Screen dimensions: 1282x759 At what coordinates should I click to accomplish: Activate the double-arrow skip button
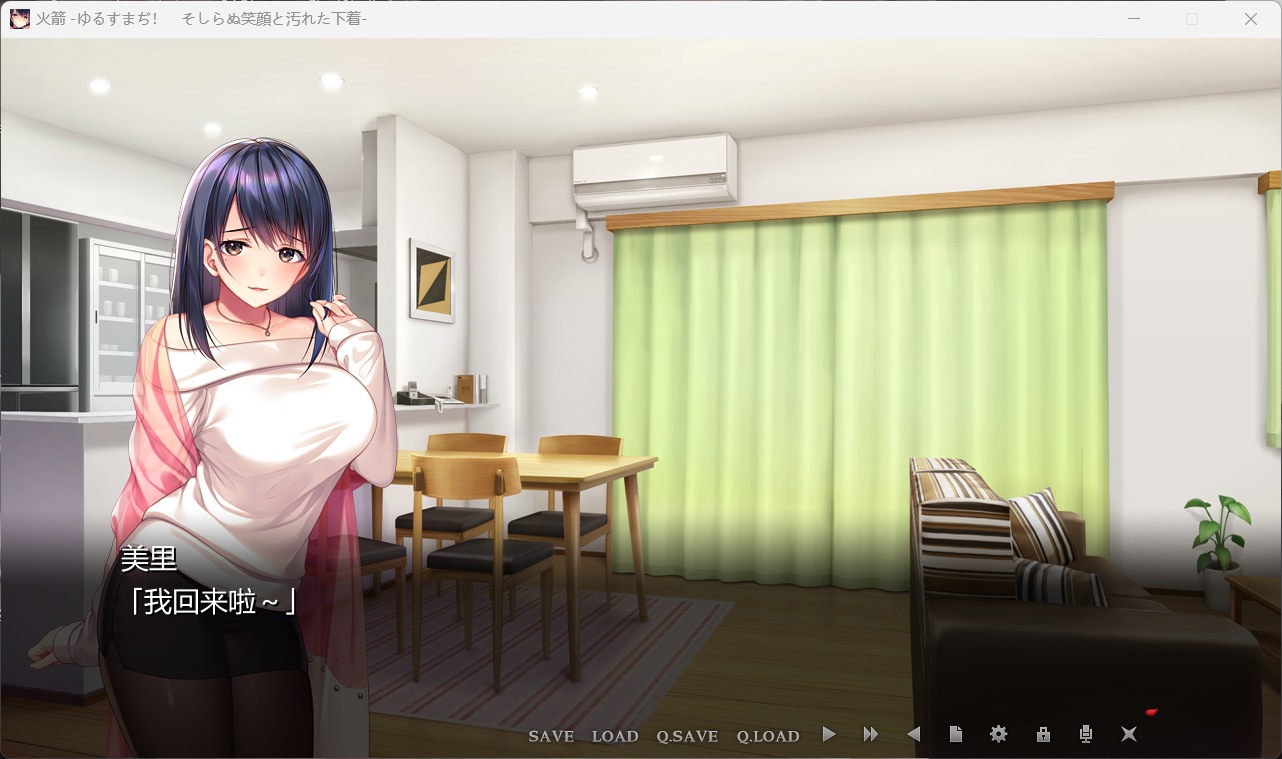pyautogui.click(x=871, y=735)
